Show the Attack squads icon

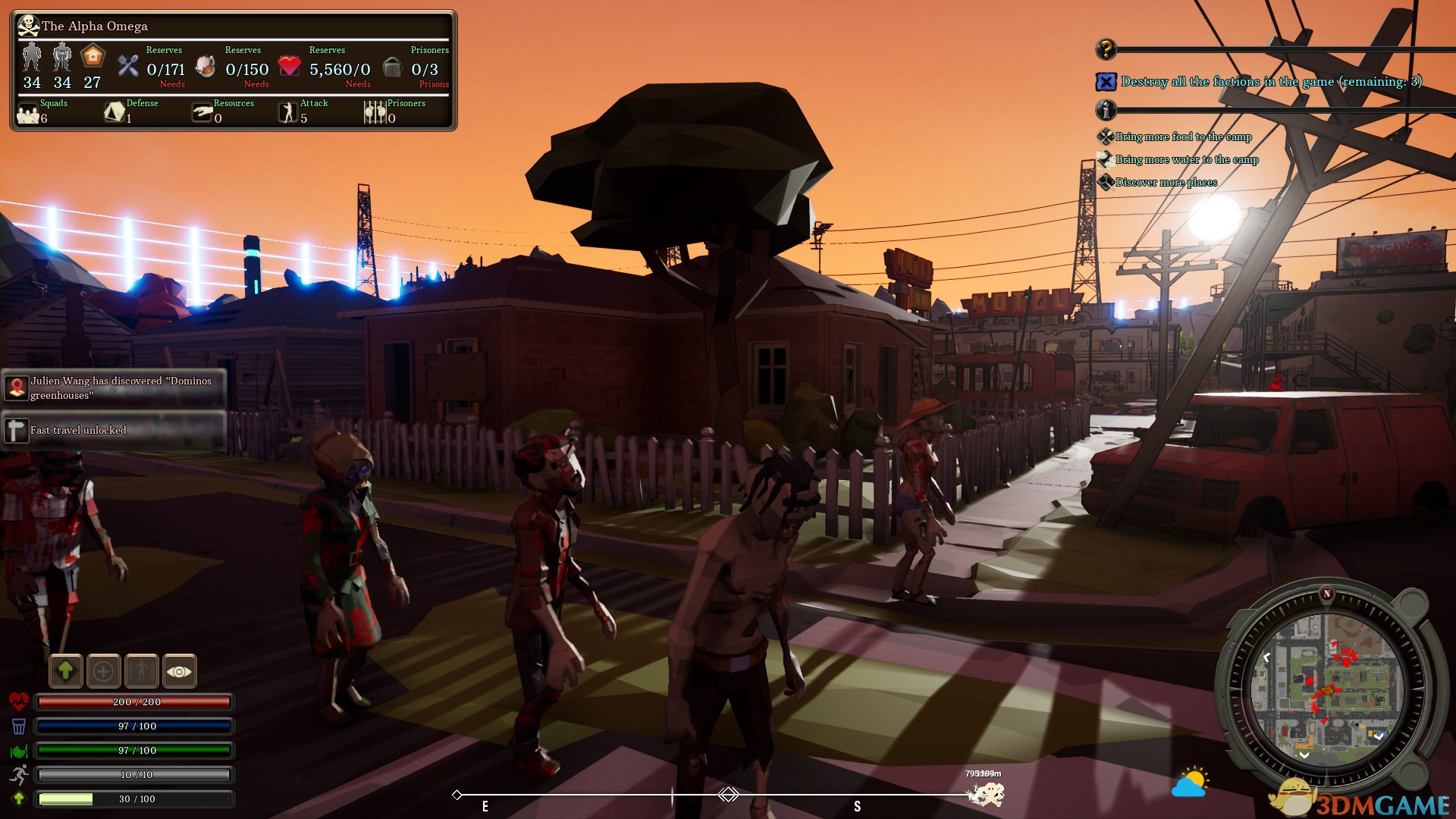[x=288, y=113]
